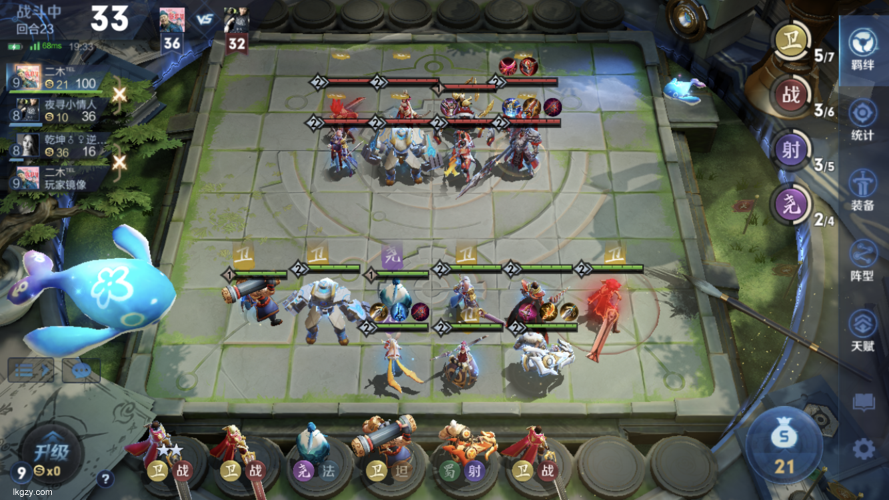This screenshot has height=500, width=889.
Task: Select the 战 warrior synergy icon
Action: click(791, 96)
